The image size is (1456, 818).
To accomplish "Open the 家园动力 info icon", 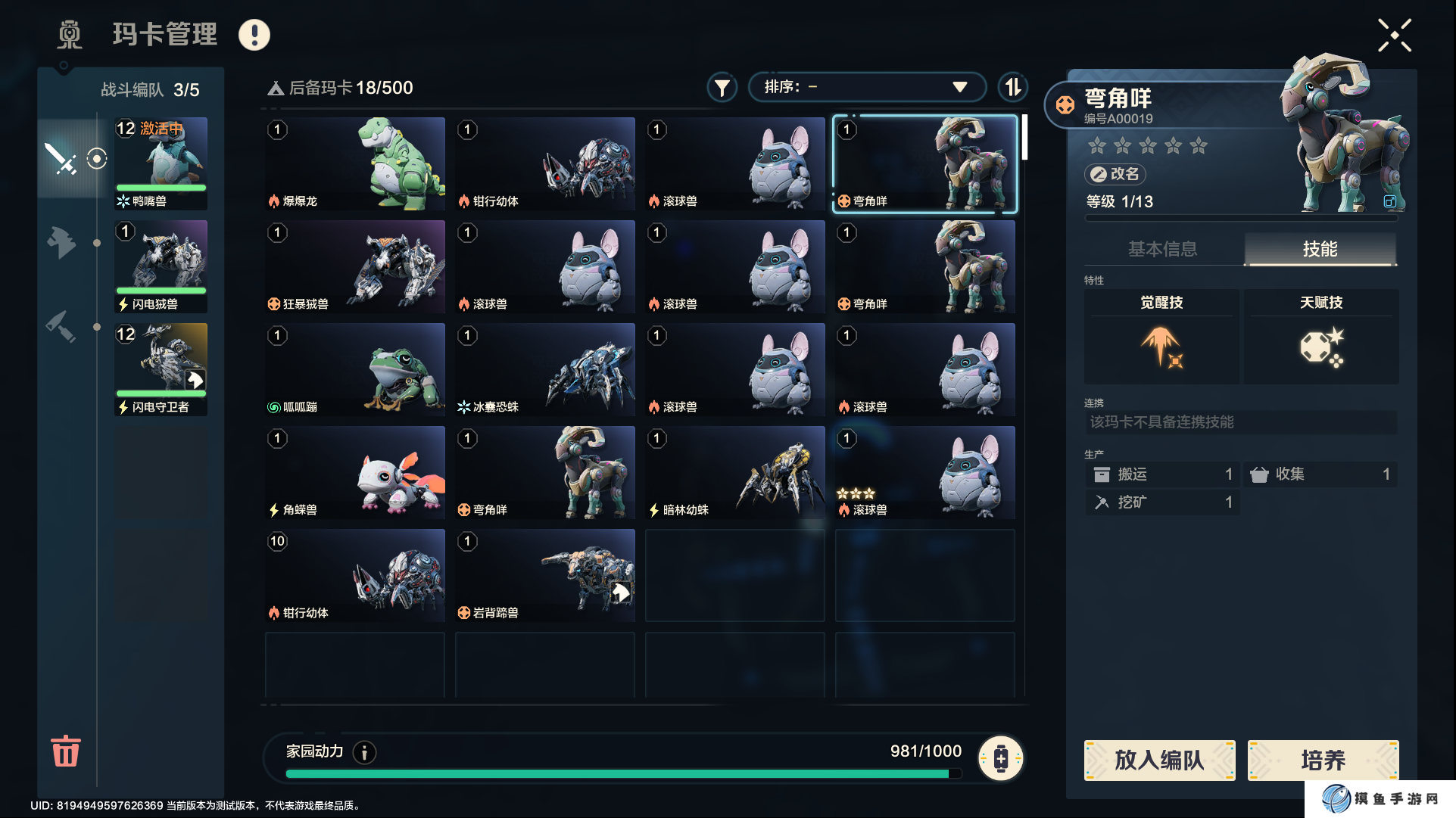I will [365, 752].
